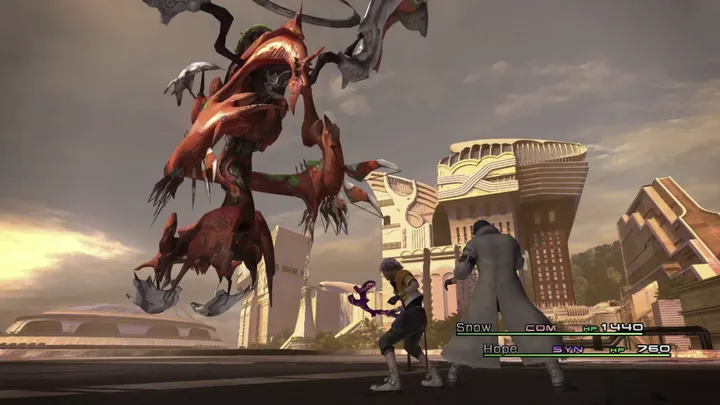Select Snow's party member row
The height and width of the screenshot is (405, 720).
point(548,328)
